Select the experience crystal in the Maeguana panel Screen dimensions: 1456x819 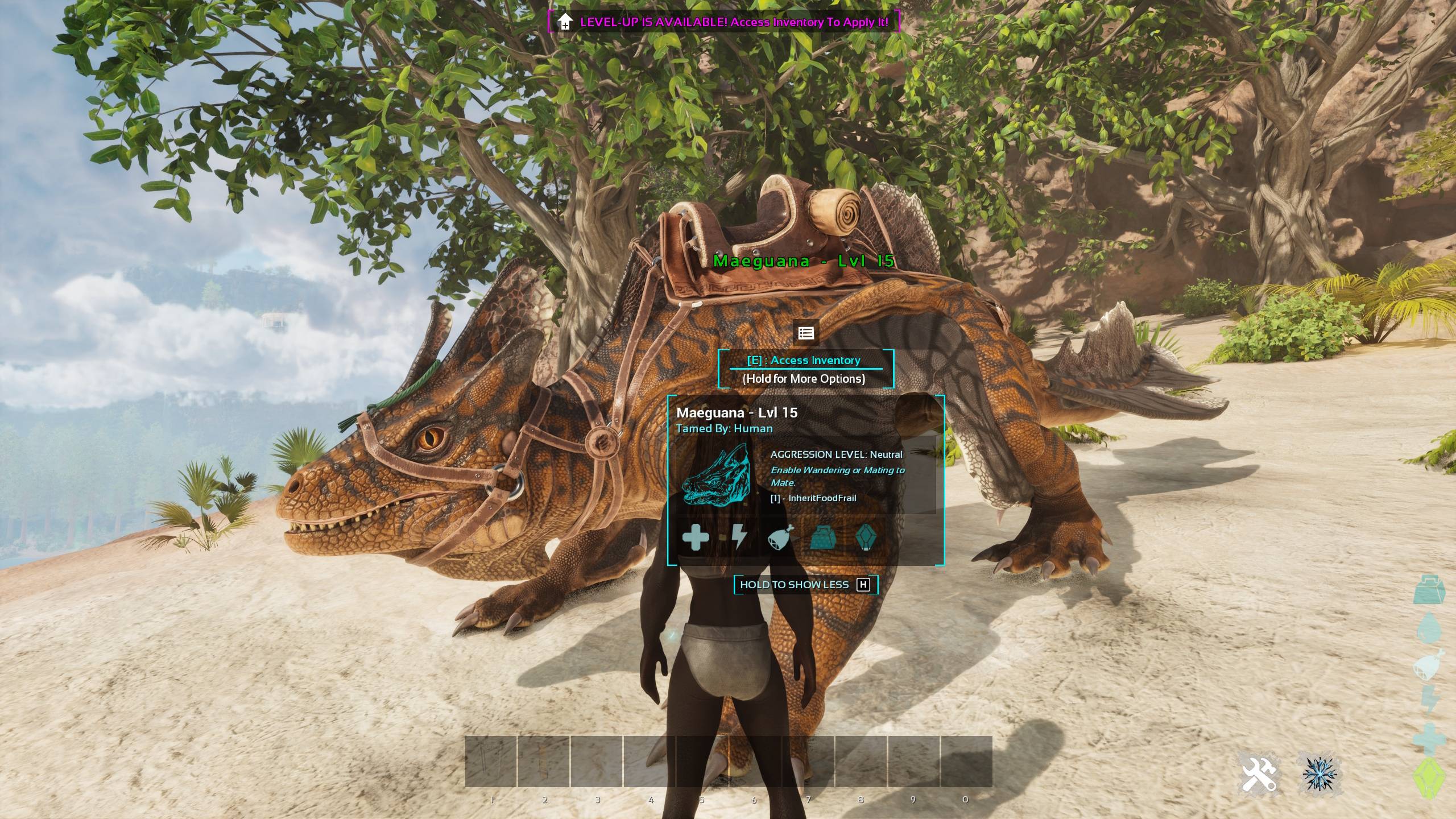tap(866, 537)
